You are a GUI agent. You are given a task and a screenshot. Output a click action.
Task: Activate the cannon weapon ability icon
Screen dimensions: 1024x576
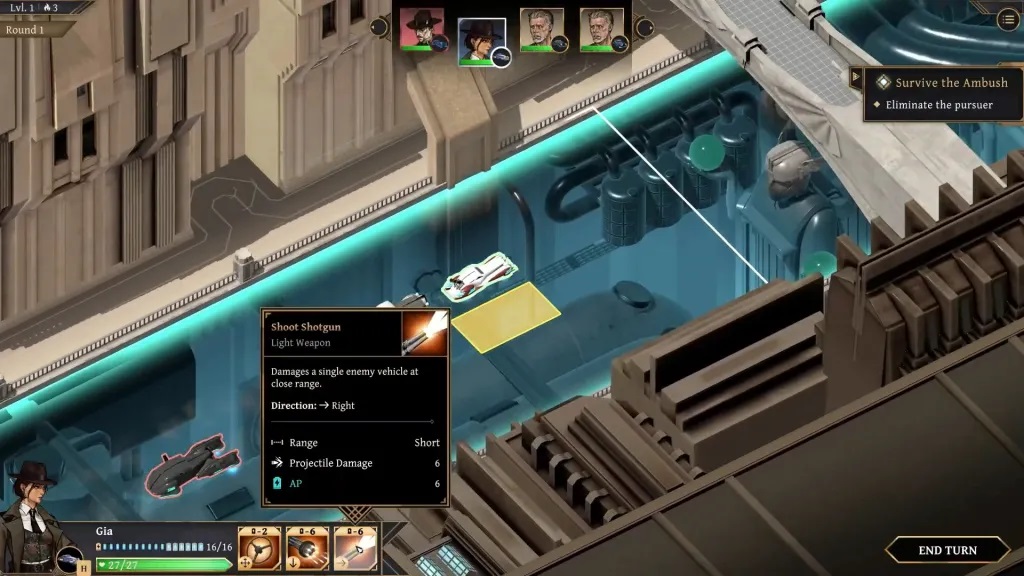pyautogui.click(x=307, y=548)
